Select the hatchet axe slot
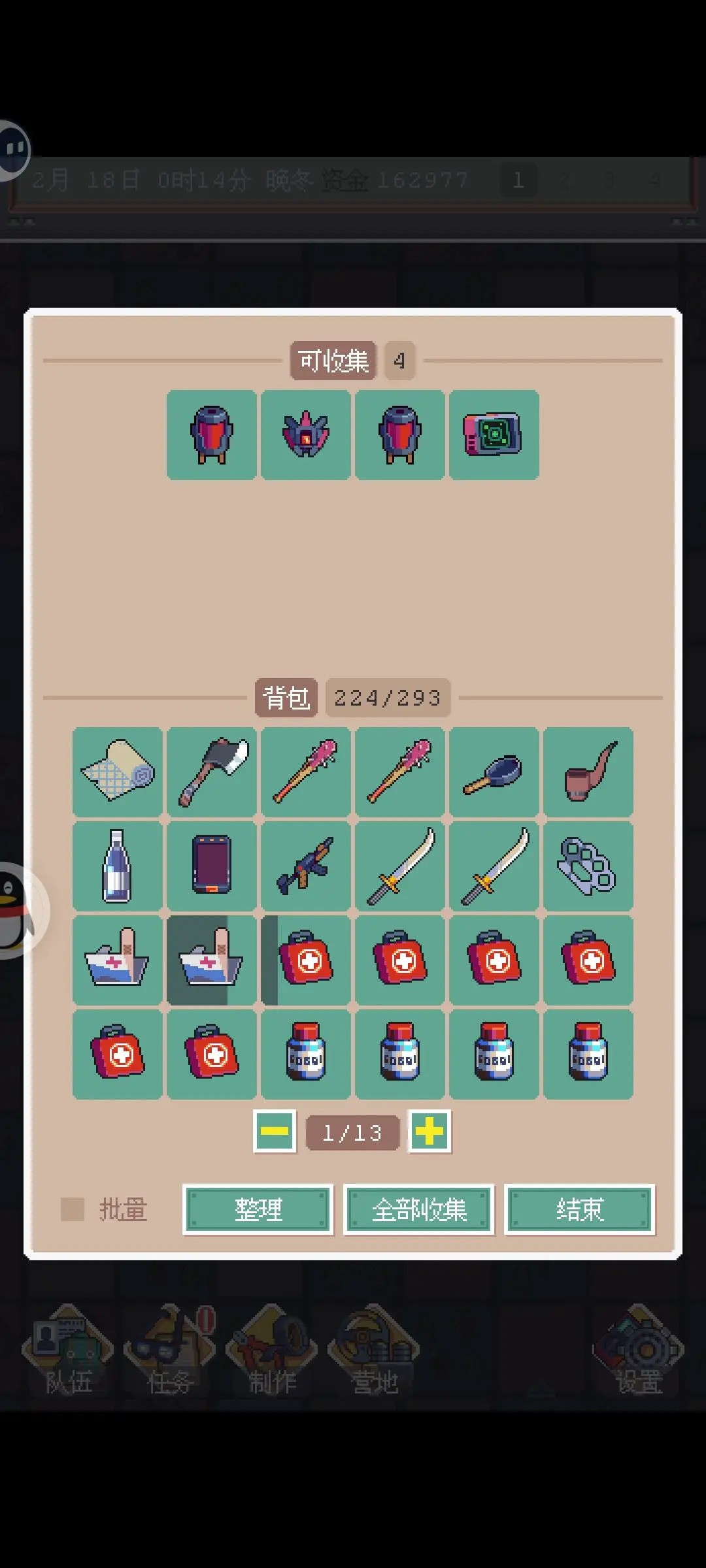Screen dimensions: 706x1568 [x=212, y=772]
